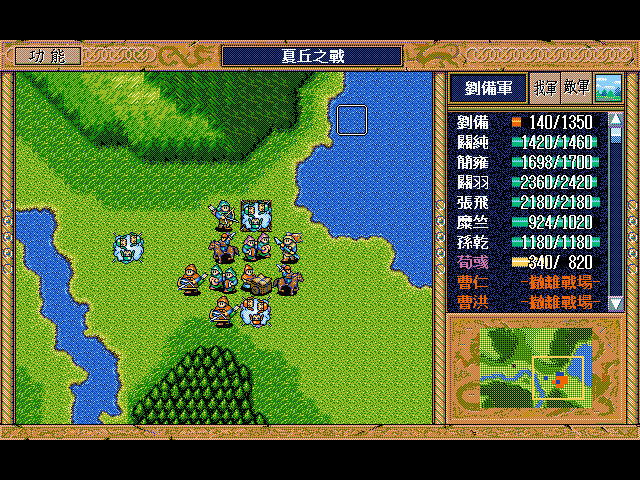The height and width of the screenshot is (480, 640).
Task: Click the landscape terrain icon button
Action: pyautogui.click(x=607, y=89)
